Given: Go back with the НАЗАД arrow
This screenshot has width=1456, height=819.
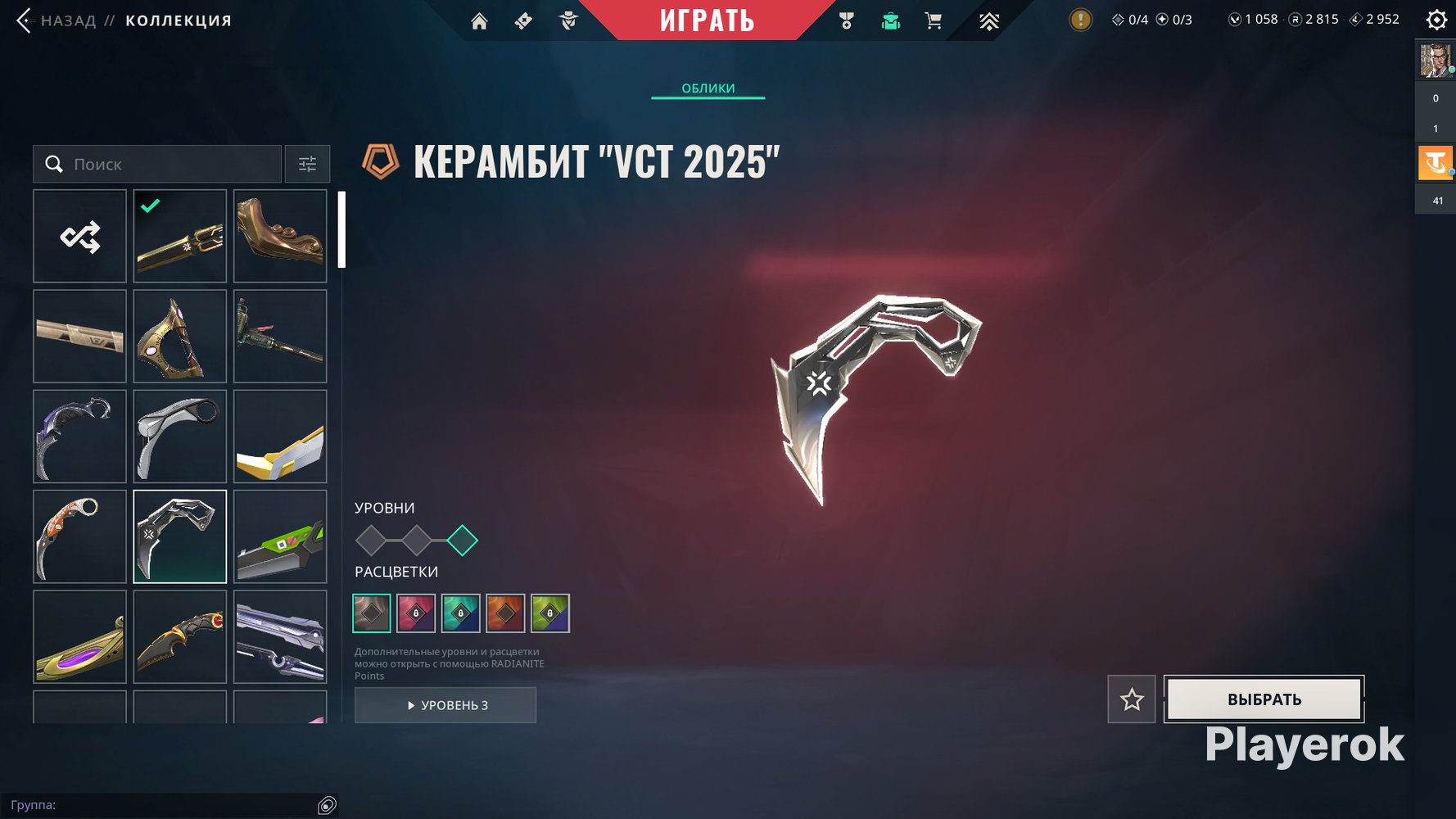Looking at the screenshot, I should [25, 20].
